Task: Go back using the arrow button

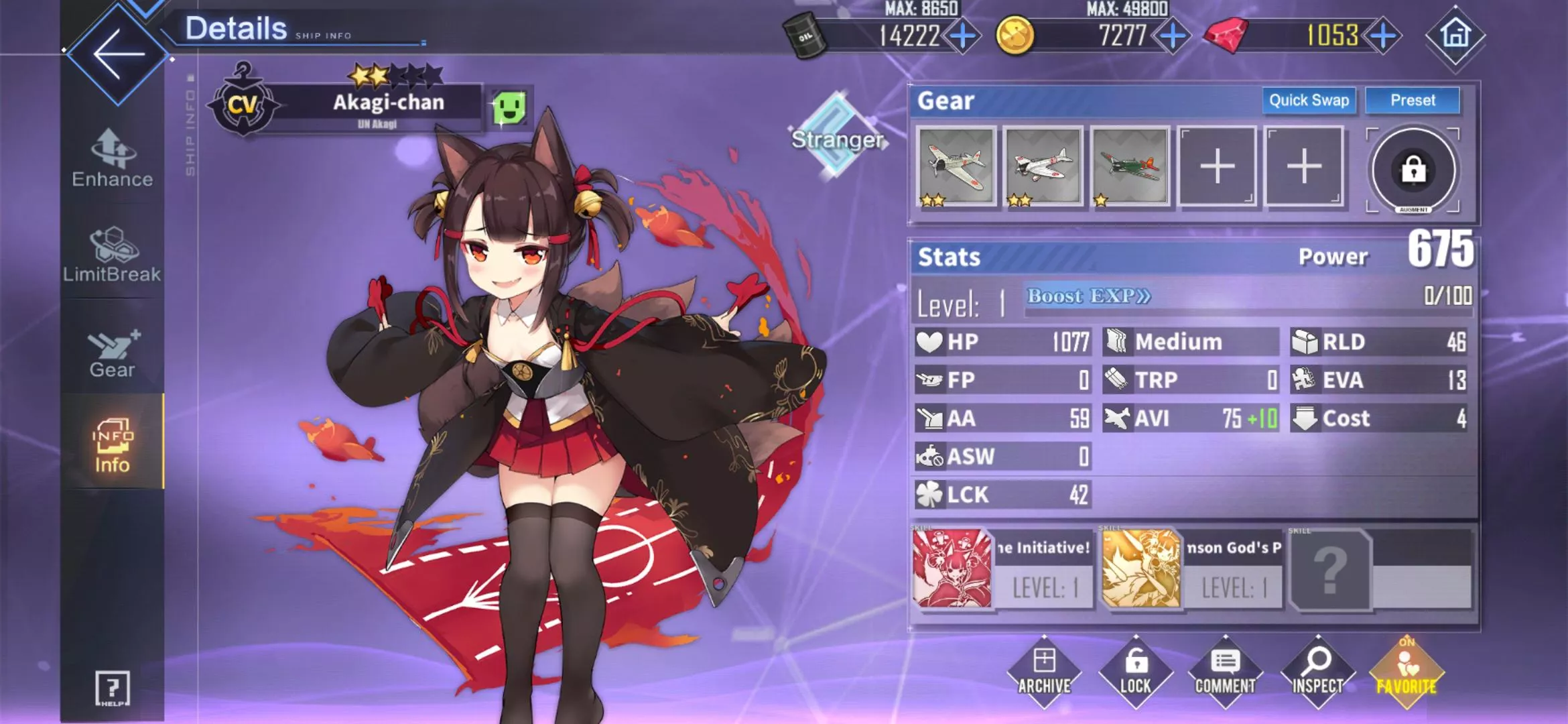Action: (118, 54)
